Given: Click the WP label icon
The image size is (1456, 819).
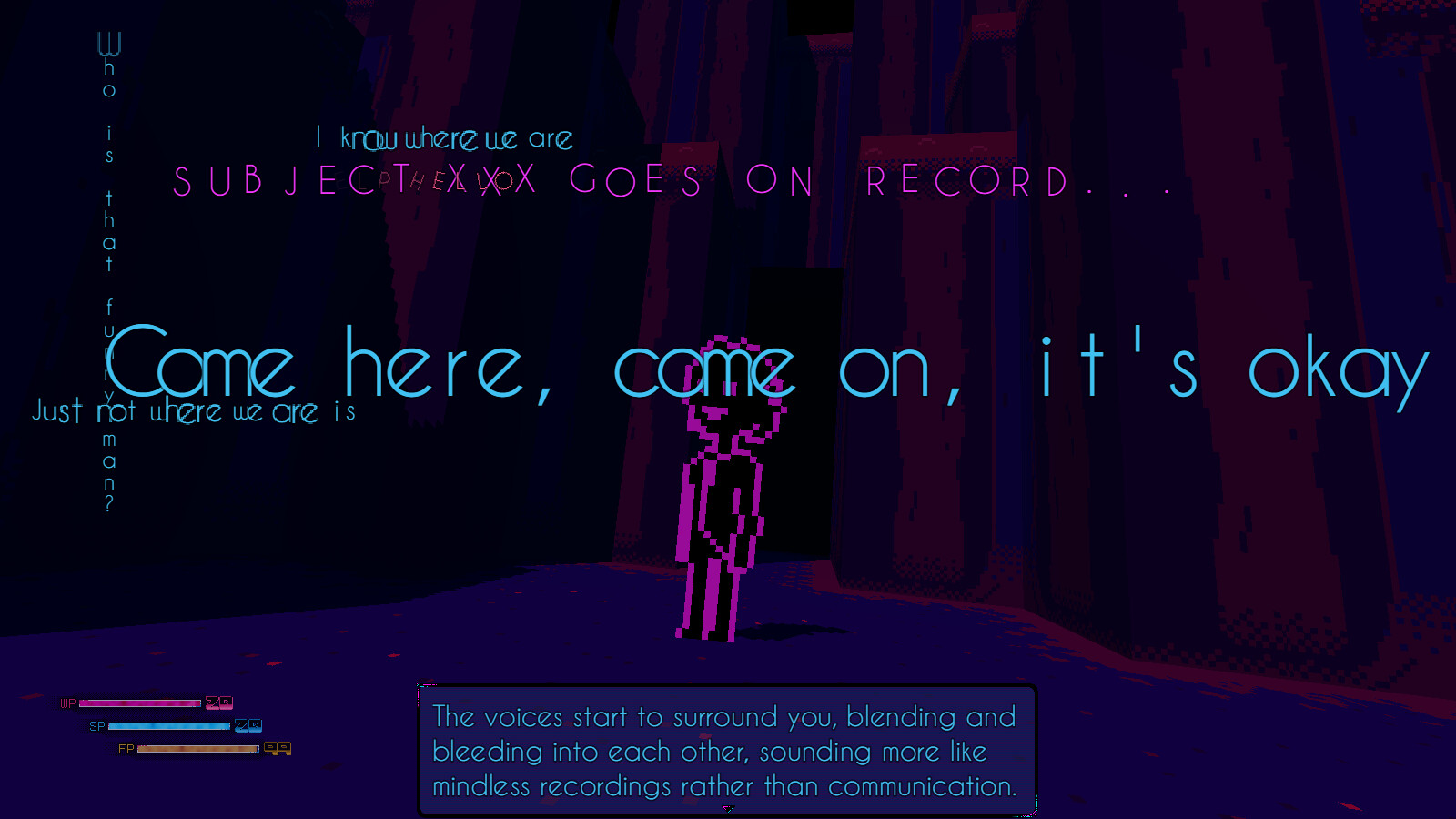Looking at the screenshot, I should tap(67, 703).
